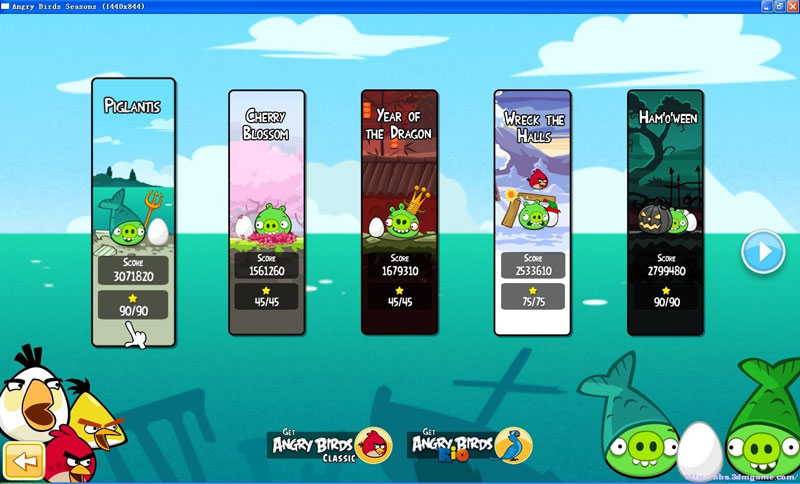
Task: Go back with the orange arrow button
Action: click(x=23, y=462)
